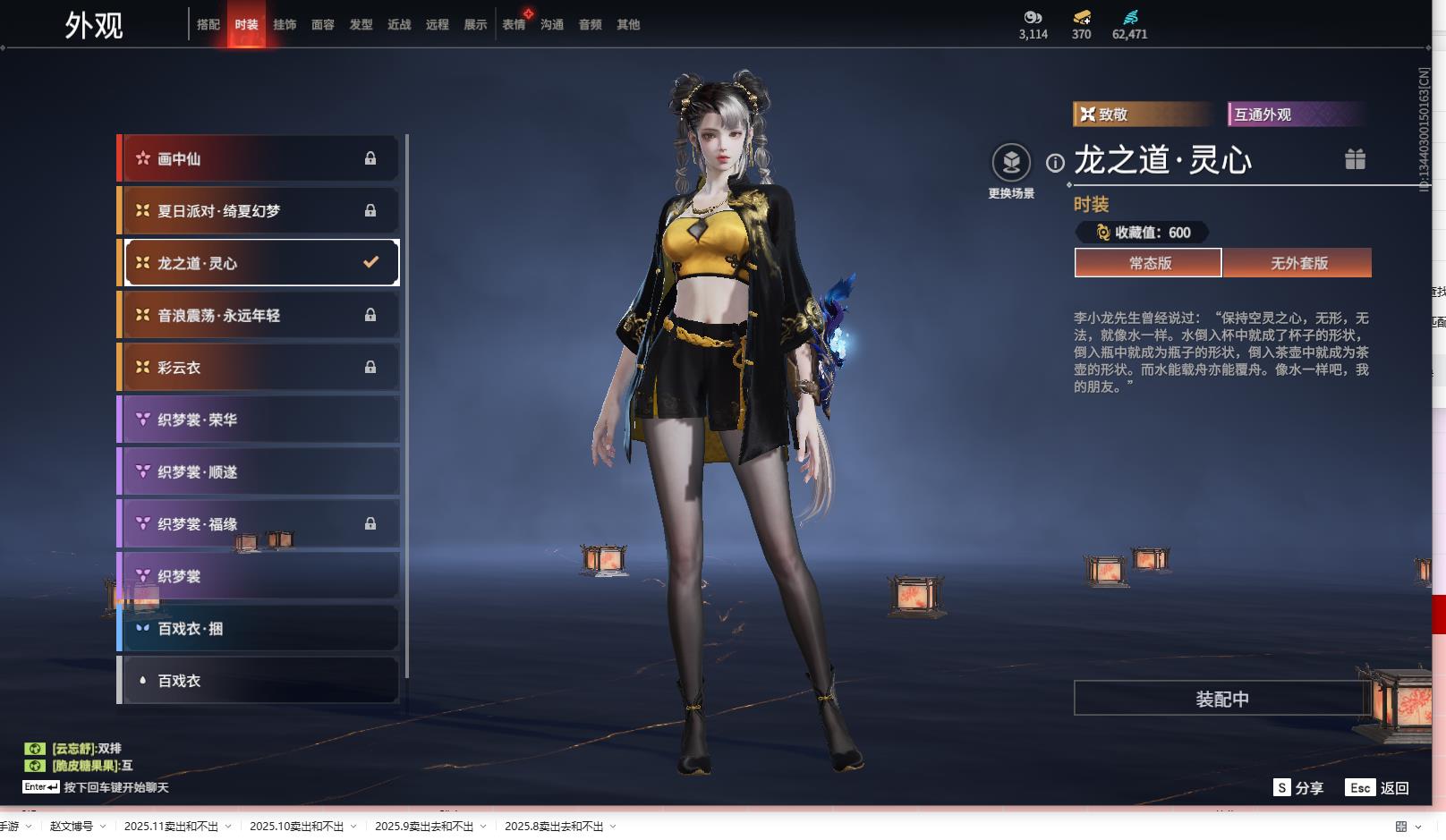Show outfit info via the circled i icon

coord(1056,163)
